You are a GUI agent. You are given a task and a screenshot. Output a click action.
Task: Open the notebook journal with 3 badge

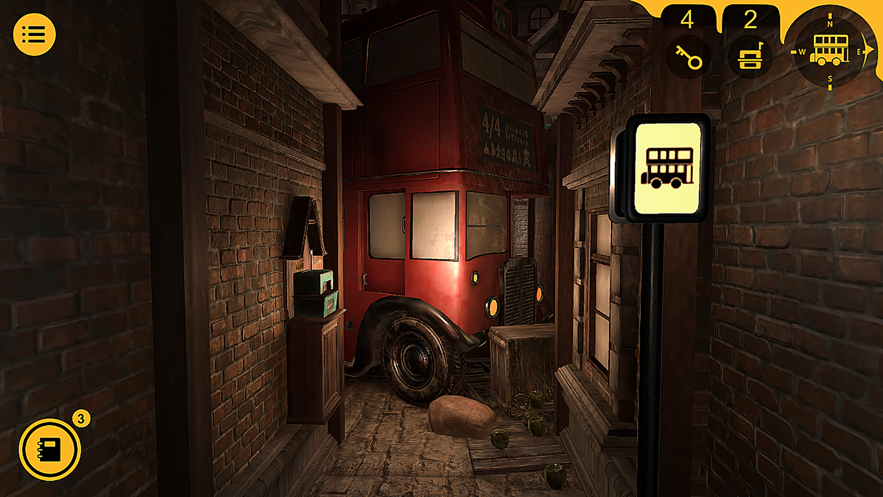click(50, 449)
